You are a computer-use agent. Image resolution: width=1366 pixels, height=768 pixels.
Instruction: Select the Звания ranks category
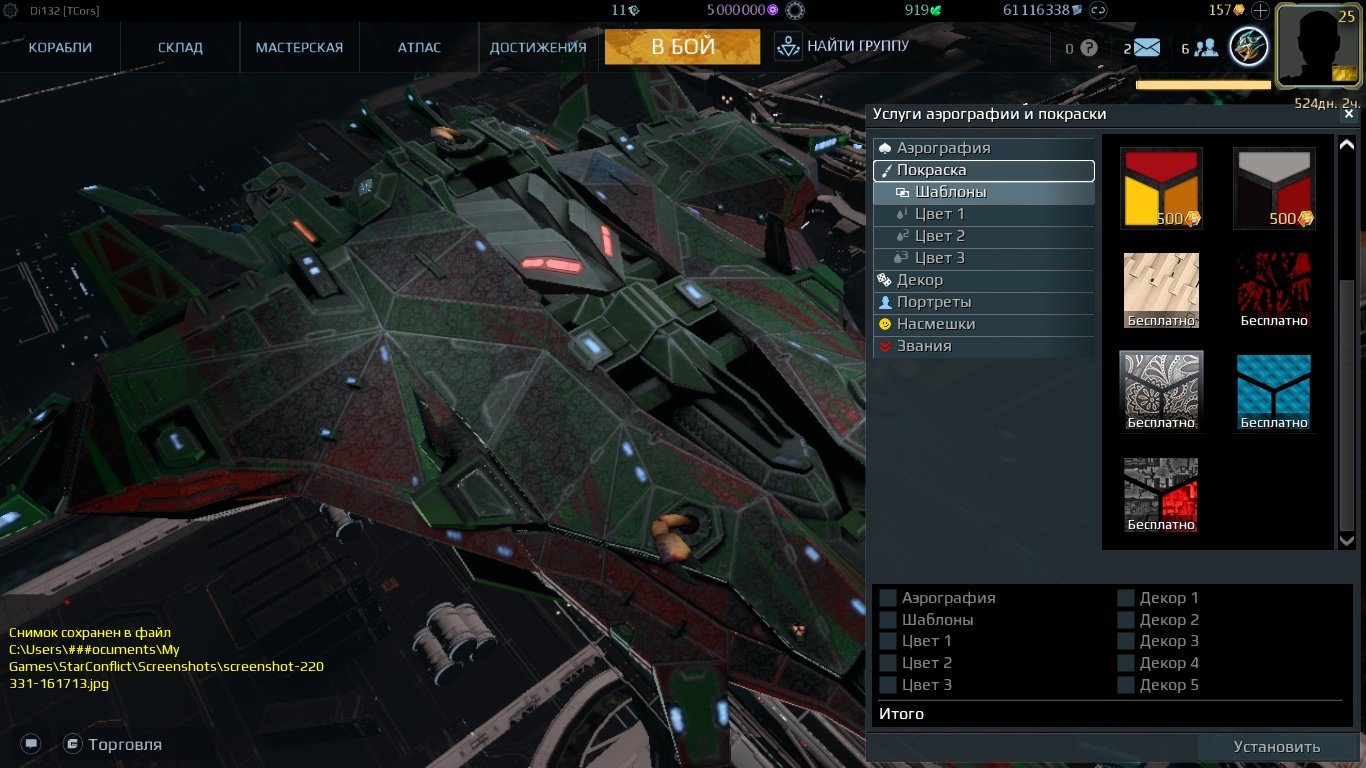point(924,346)
